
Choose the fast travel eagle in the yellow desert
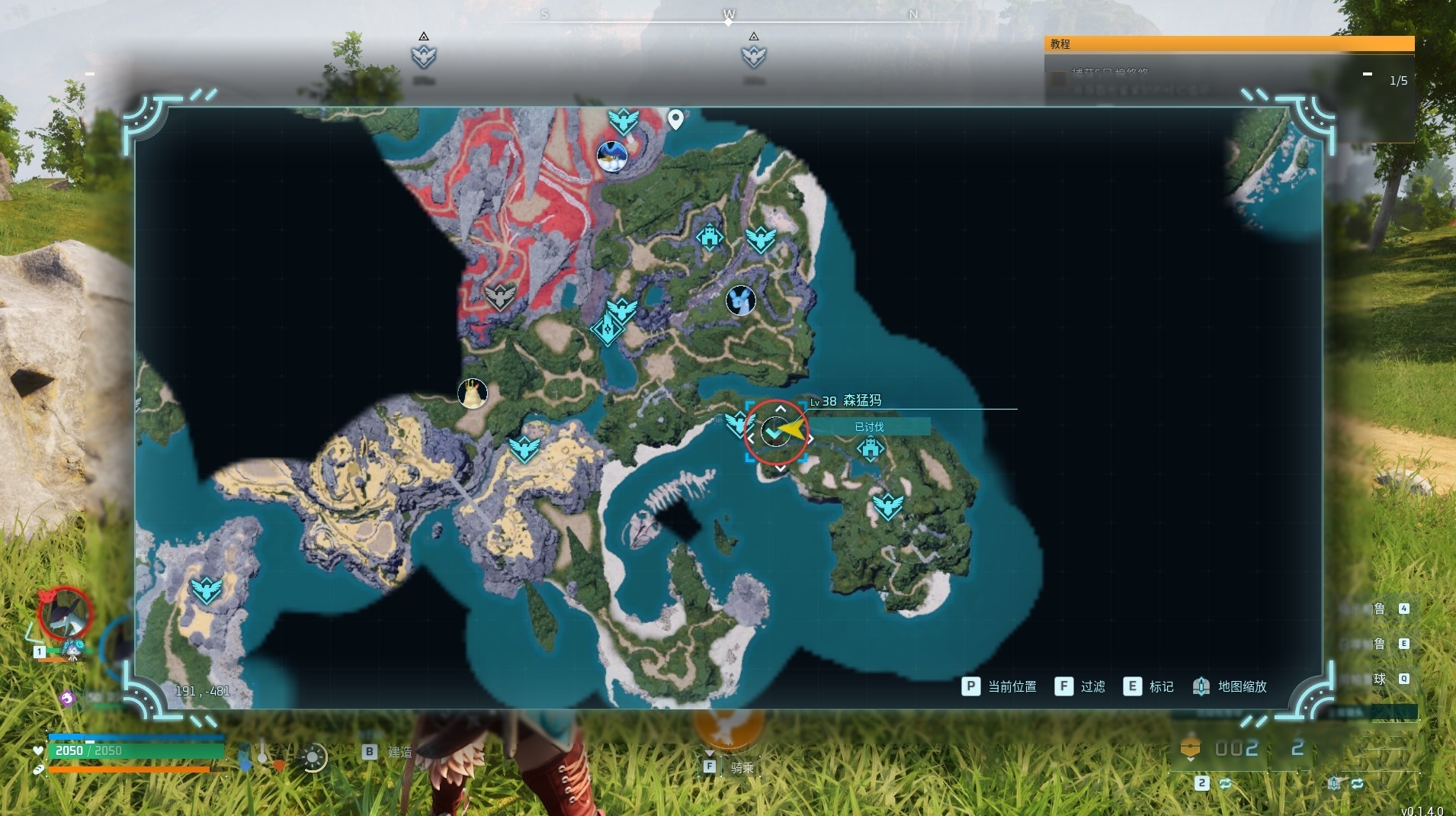click(x=524, y=449)
